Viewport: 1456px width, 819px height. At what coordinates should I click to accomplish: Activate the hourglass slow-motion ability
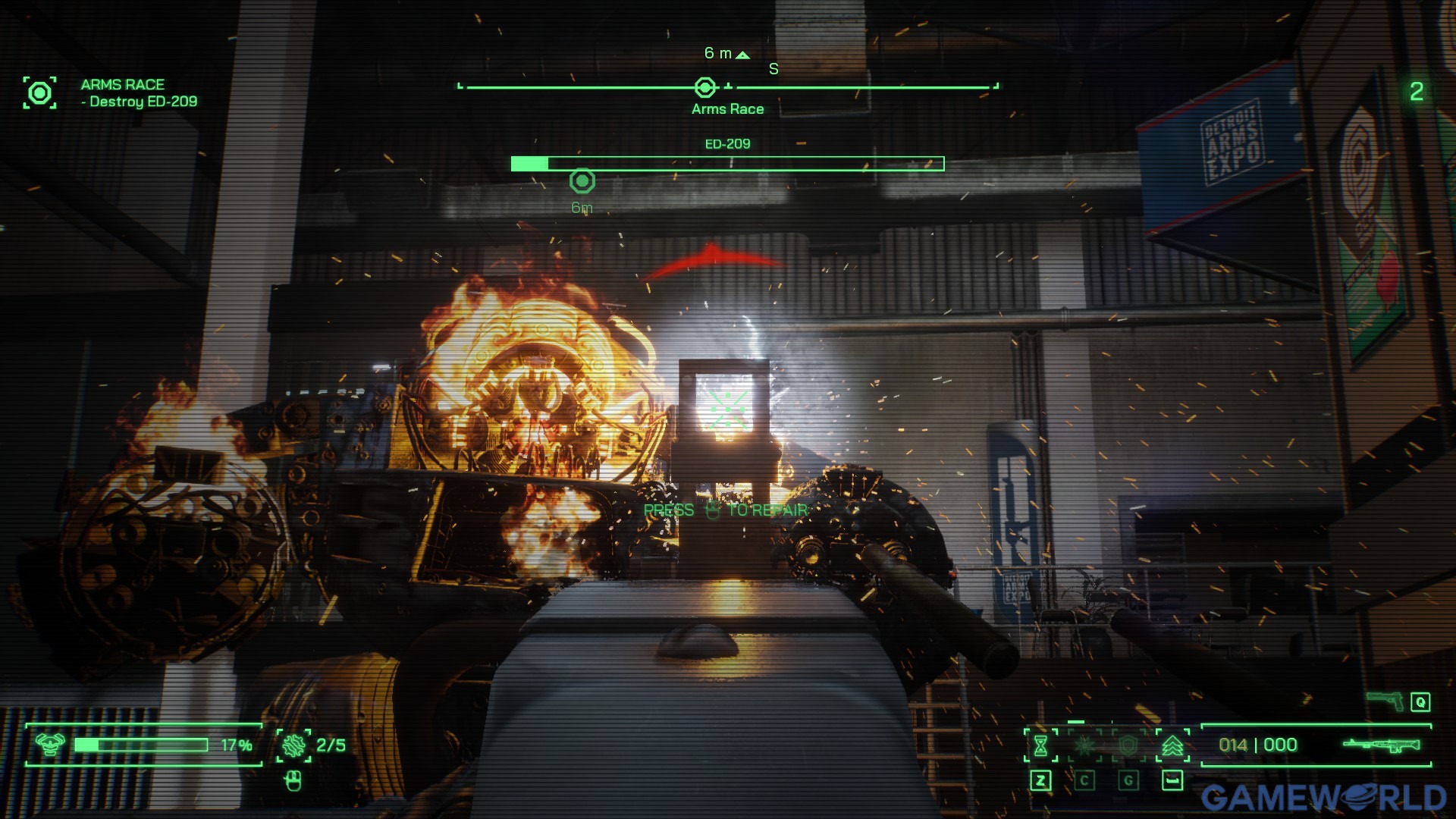1040,745
